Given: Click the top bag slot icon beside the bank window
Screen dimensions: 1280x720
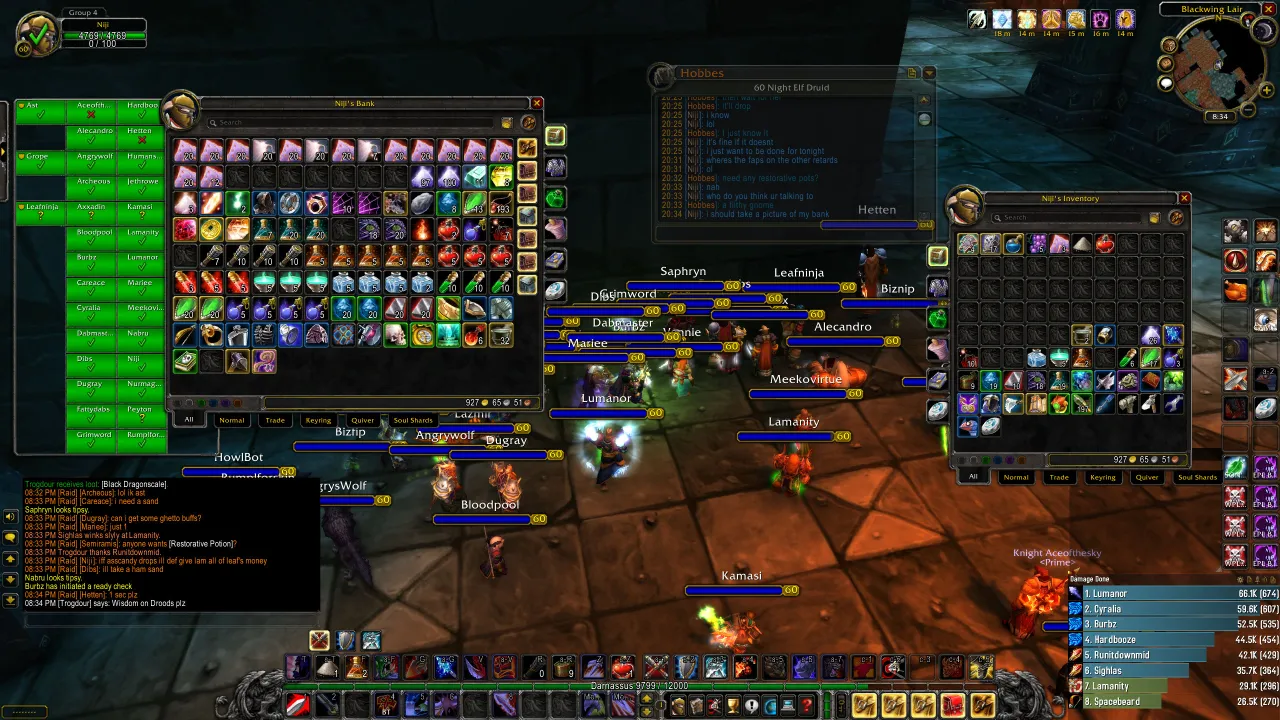Looking at the screenshot, I should coord(556,136).
